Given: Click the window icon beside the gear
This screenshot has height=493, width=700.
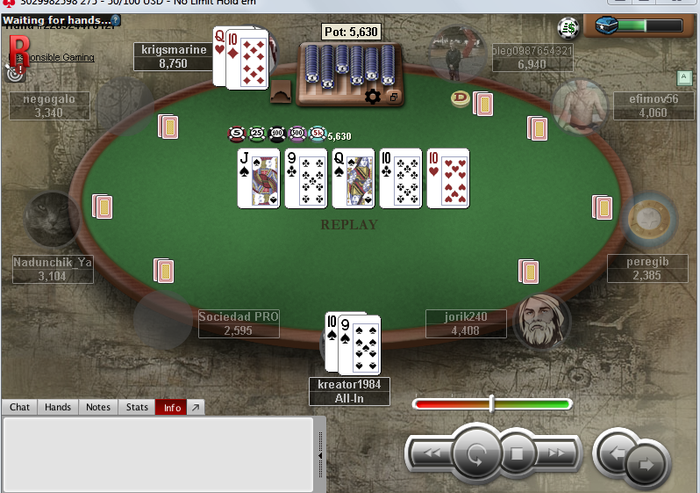Looking at the screenshot, I should pos(393,97).
